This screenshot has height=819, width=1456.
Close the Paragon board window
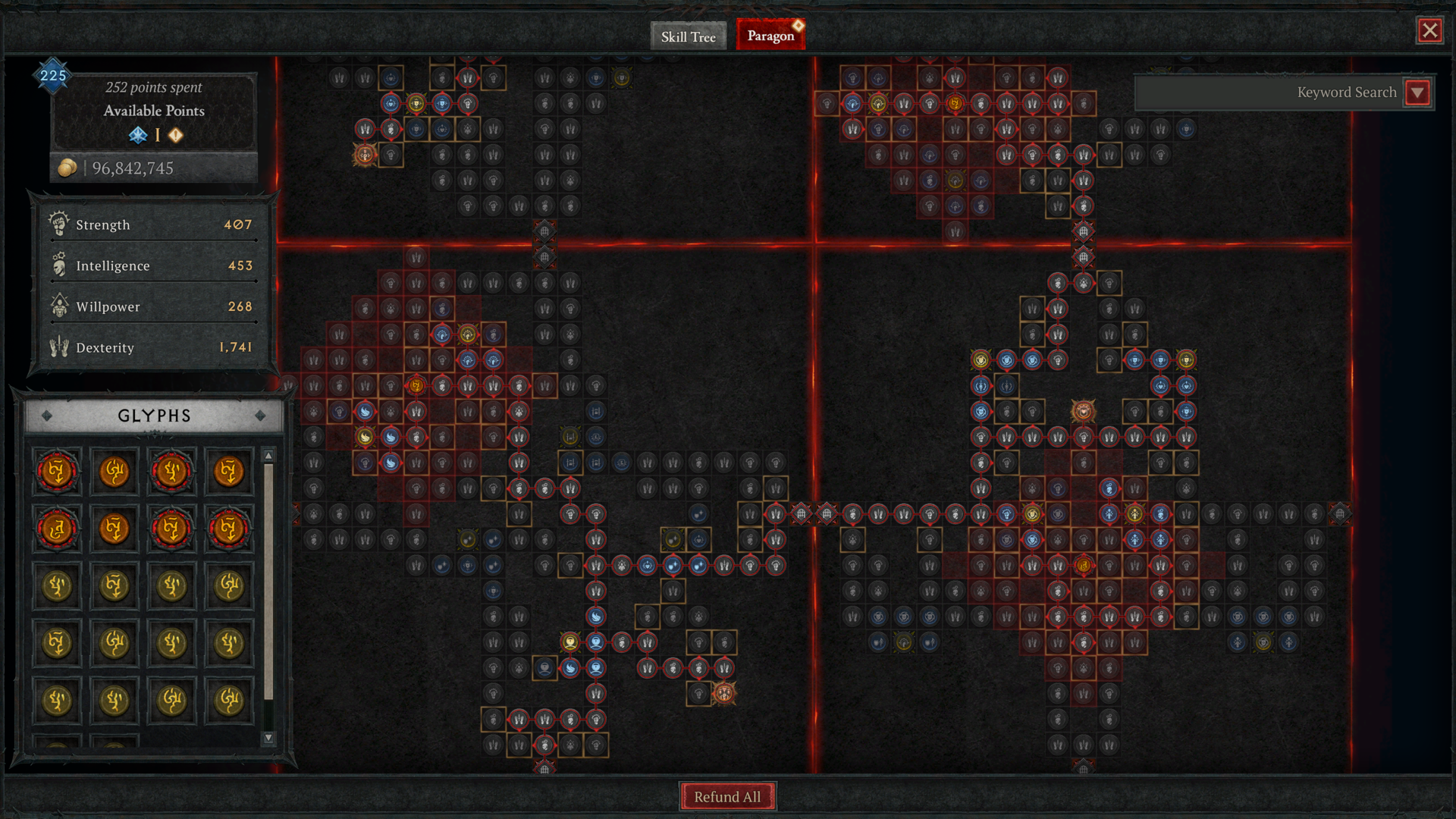coord(1429,30)
